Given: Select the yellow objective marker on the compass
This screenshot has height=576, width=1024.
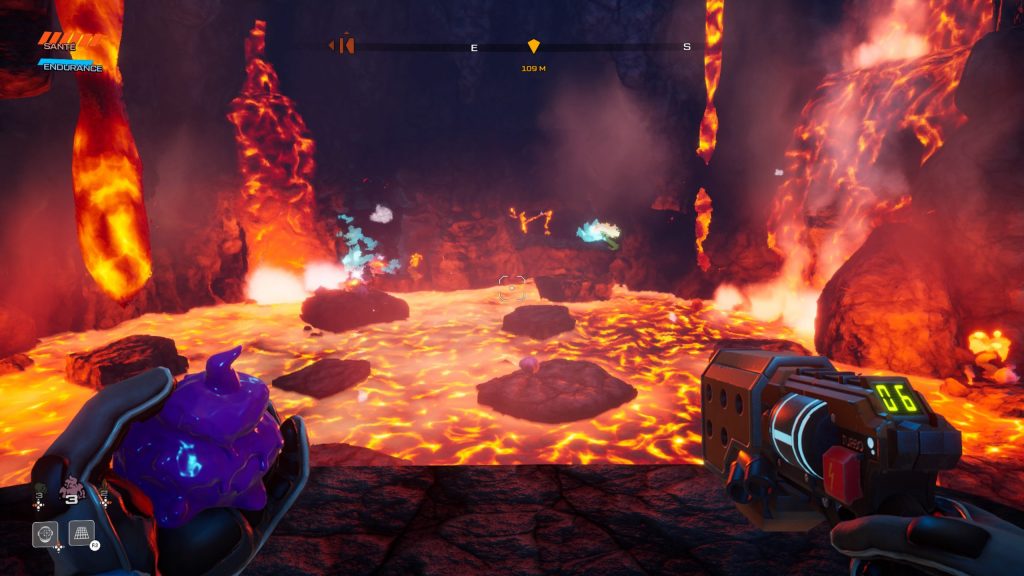Looking at the screenshot, I should click(533, 46).
